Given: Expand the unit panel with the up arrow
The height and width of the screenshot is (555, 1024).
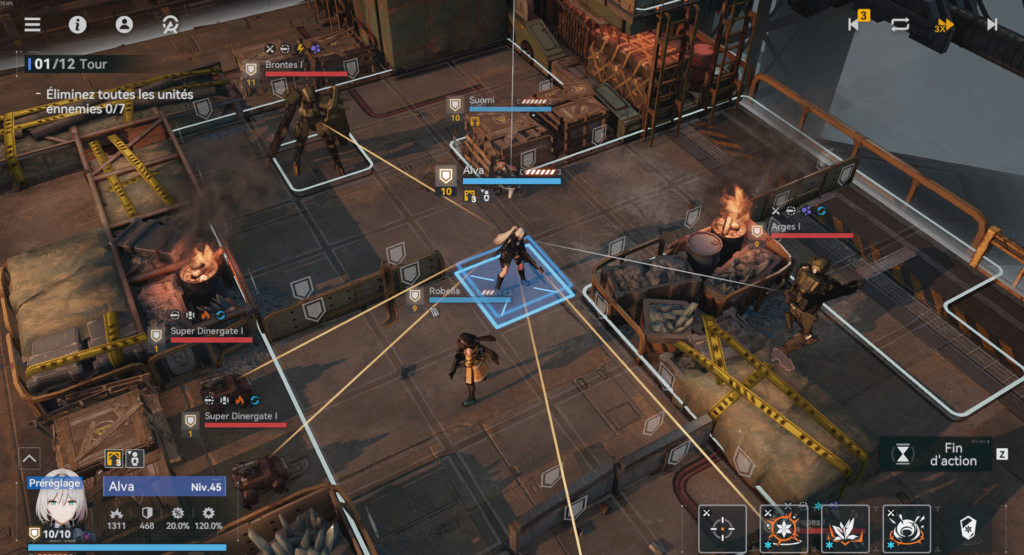Looking at the screenshot, I should click(x=30, y=458).
